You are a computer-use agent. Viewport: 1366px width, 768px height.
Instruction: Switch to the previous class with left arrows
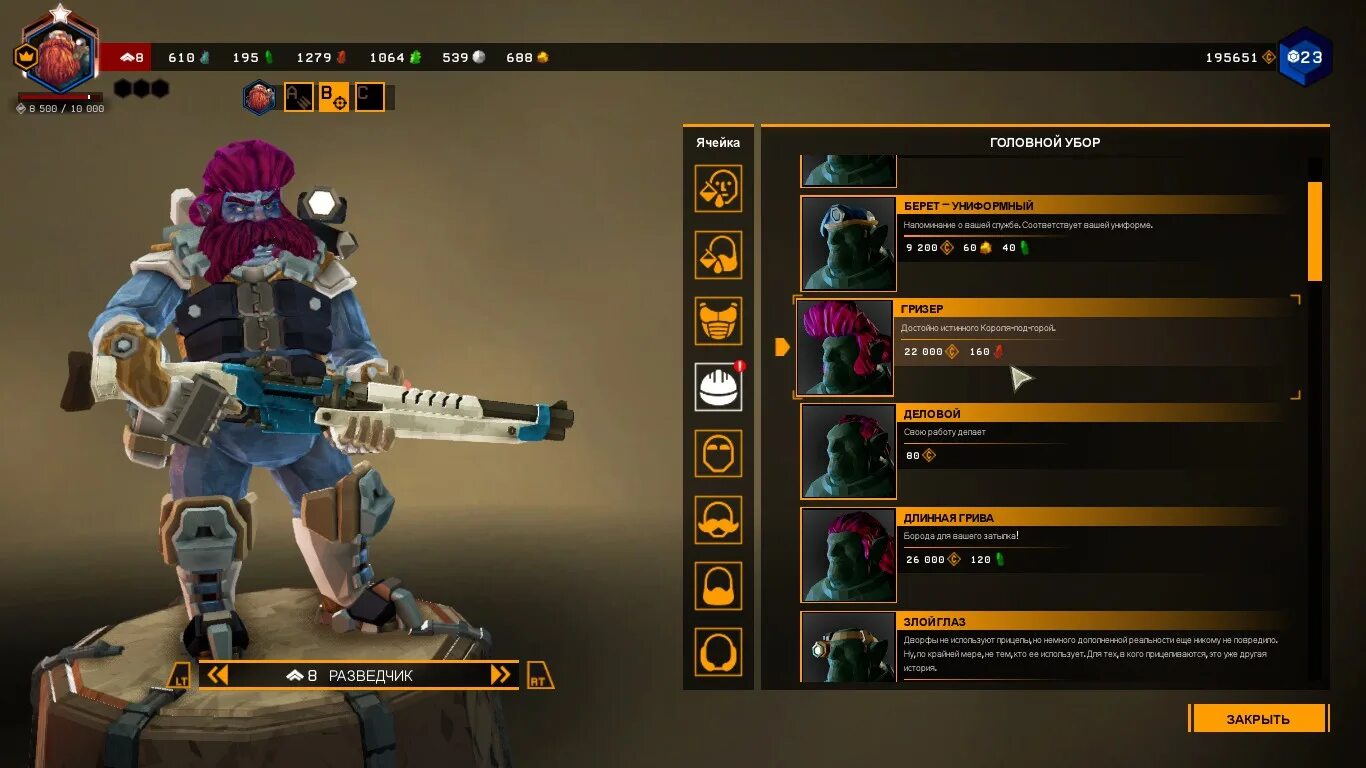tap(217, 675)
